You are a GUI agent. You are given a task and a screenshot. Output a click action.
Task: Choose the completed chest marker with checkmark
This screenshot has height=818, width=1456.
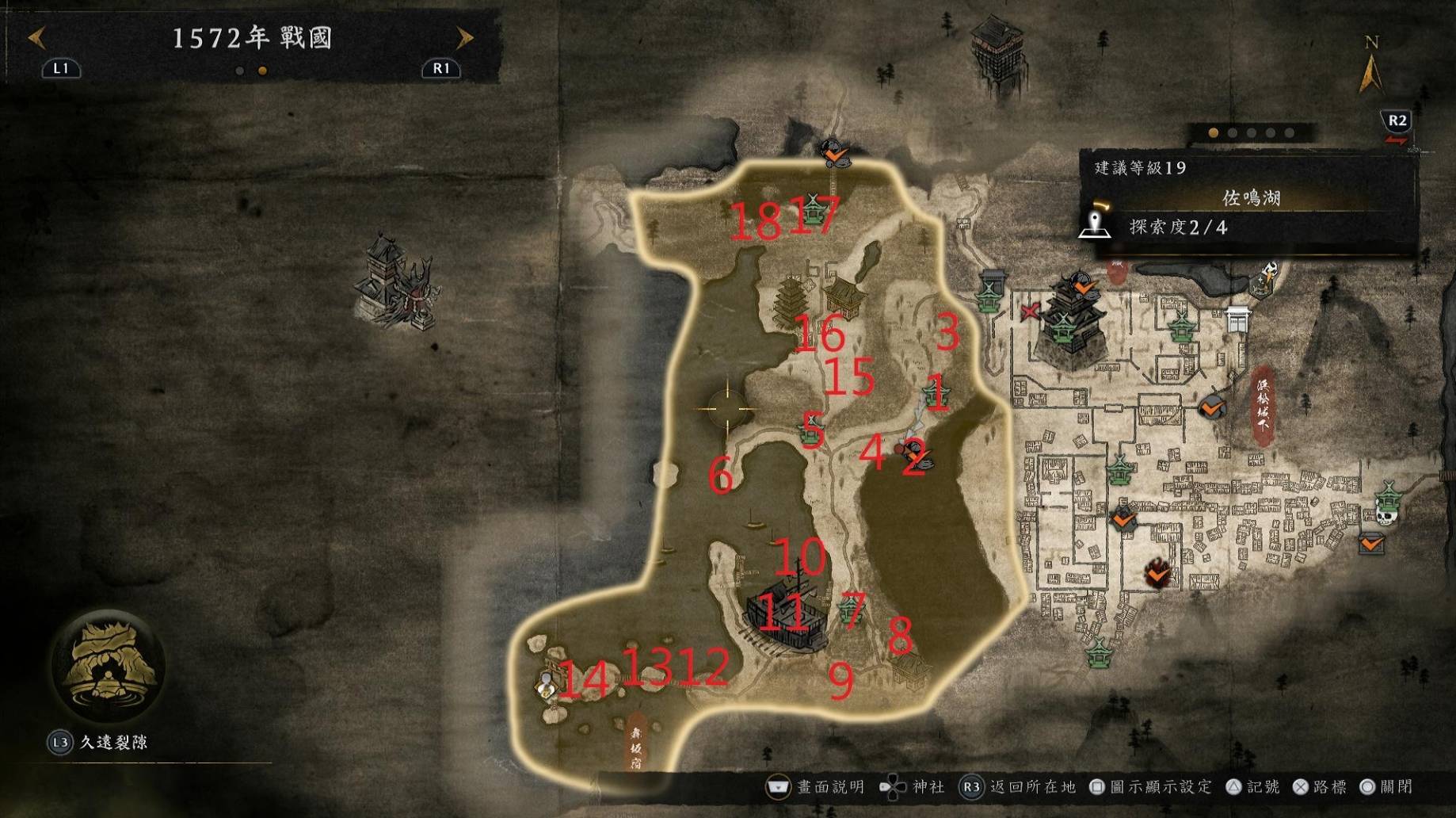click(1371, 544)
